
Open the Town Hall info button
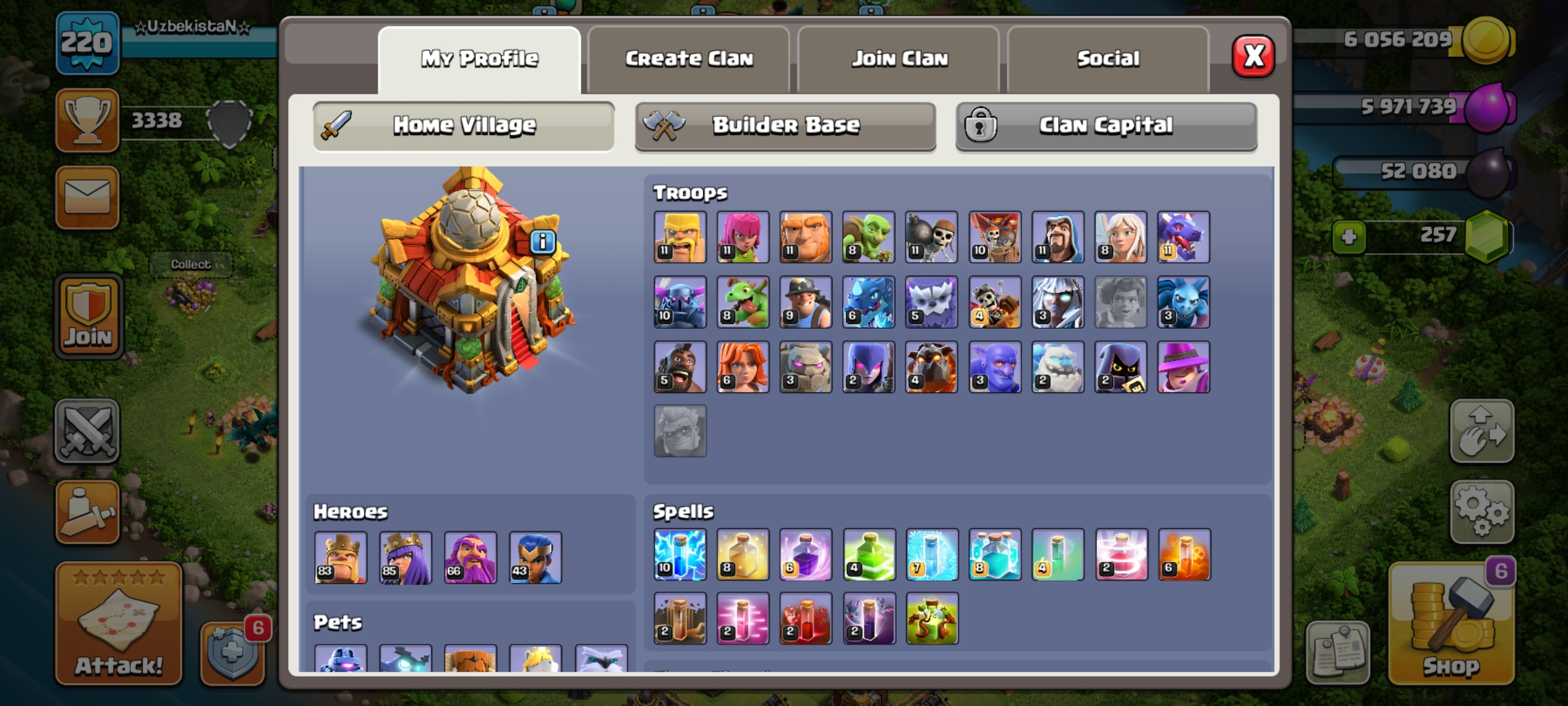click(542, 242)
